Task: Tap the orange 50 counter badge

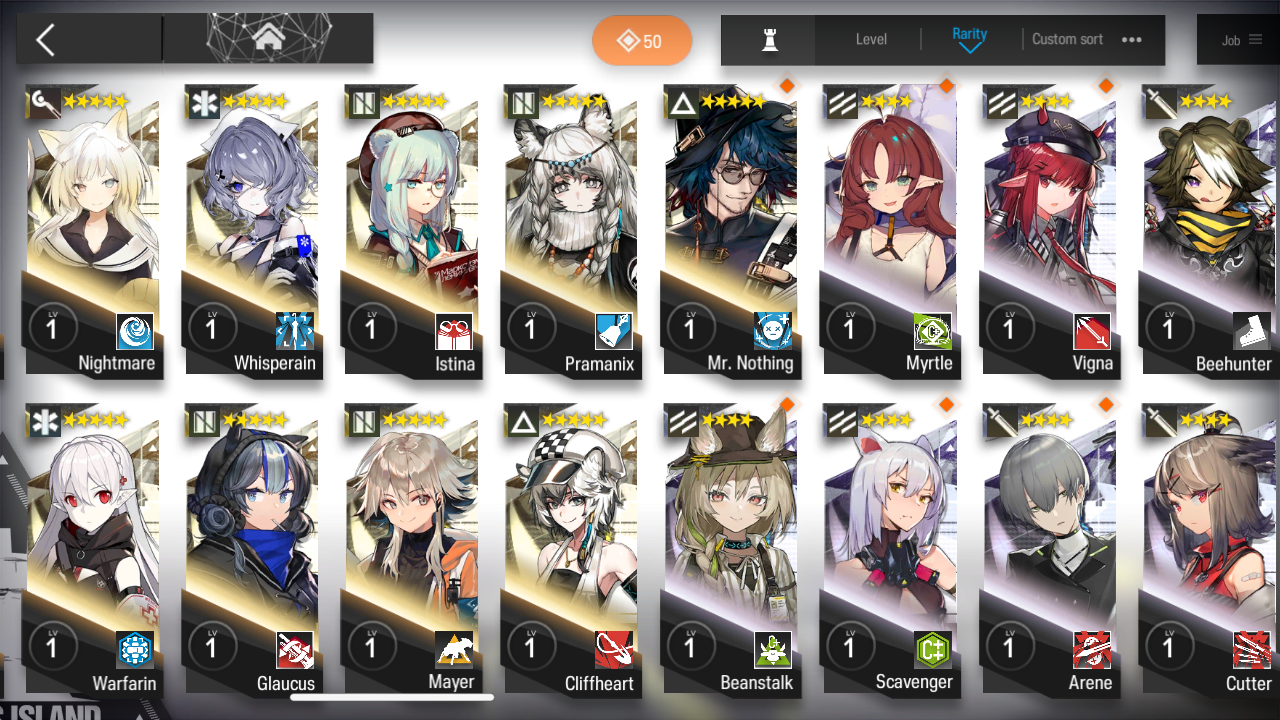Action: 641,41
